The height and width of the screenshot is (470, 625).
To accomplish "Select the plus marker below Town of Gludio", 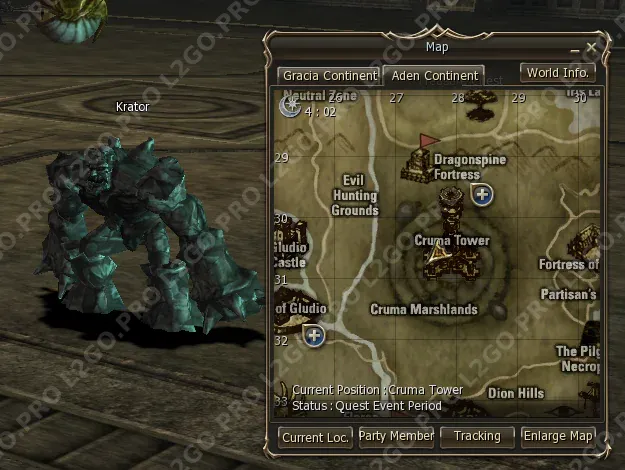I will point(314,335).
